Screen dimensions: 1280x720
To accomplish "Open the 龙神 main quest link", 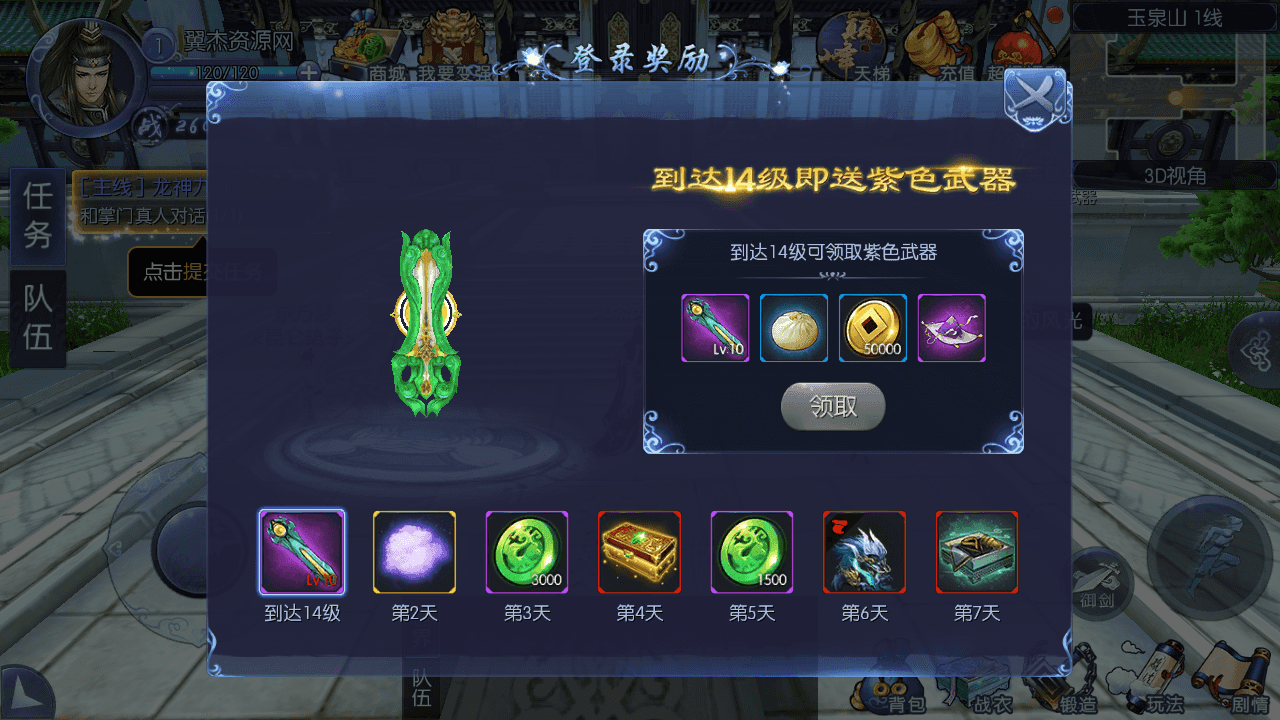I will tap(143, 186).
